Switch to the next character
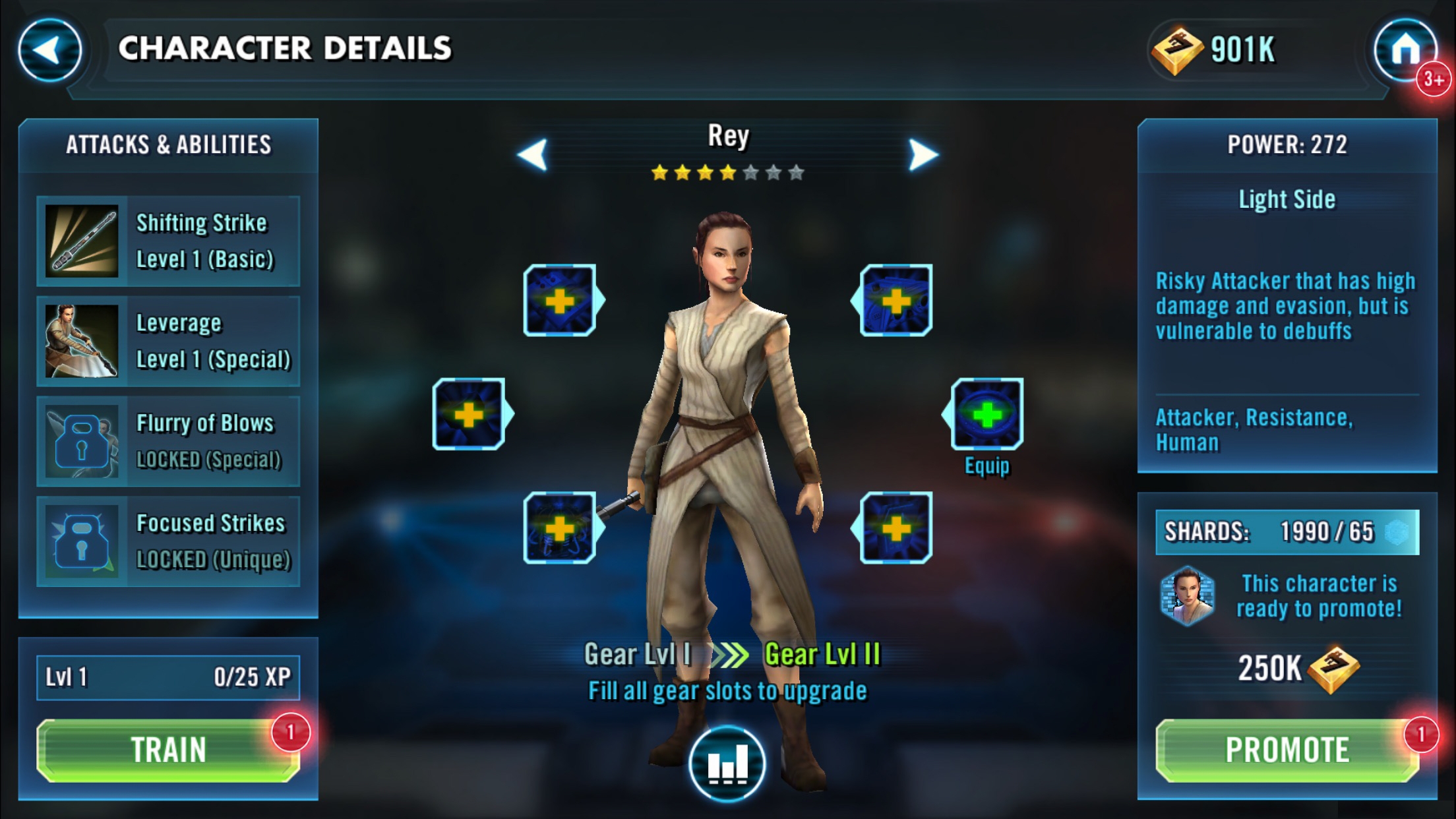This screenshot has height=819, width=1456. (923, 155)
